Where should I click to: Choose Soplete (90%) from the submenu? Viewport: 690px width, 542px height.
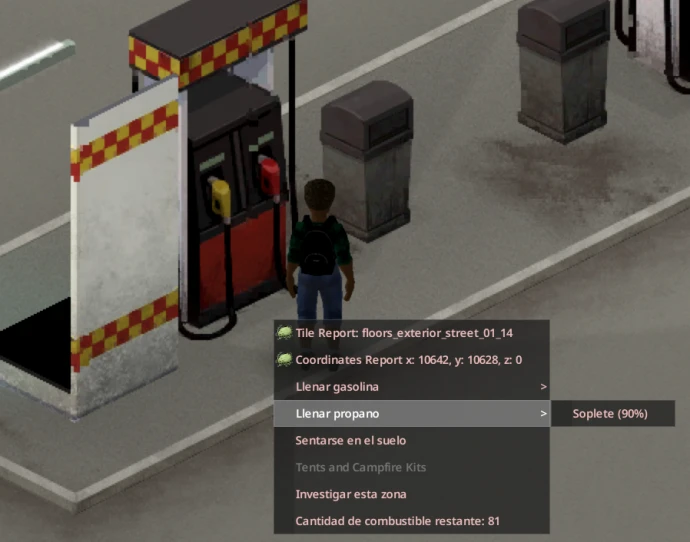coord(610,413)
